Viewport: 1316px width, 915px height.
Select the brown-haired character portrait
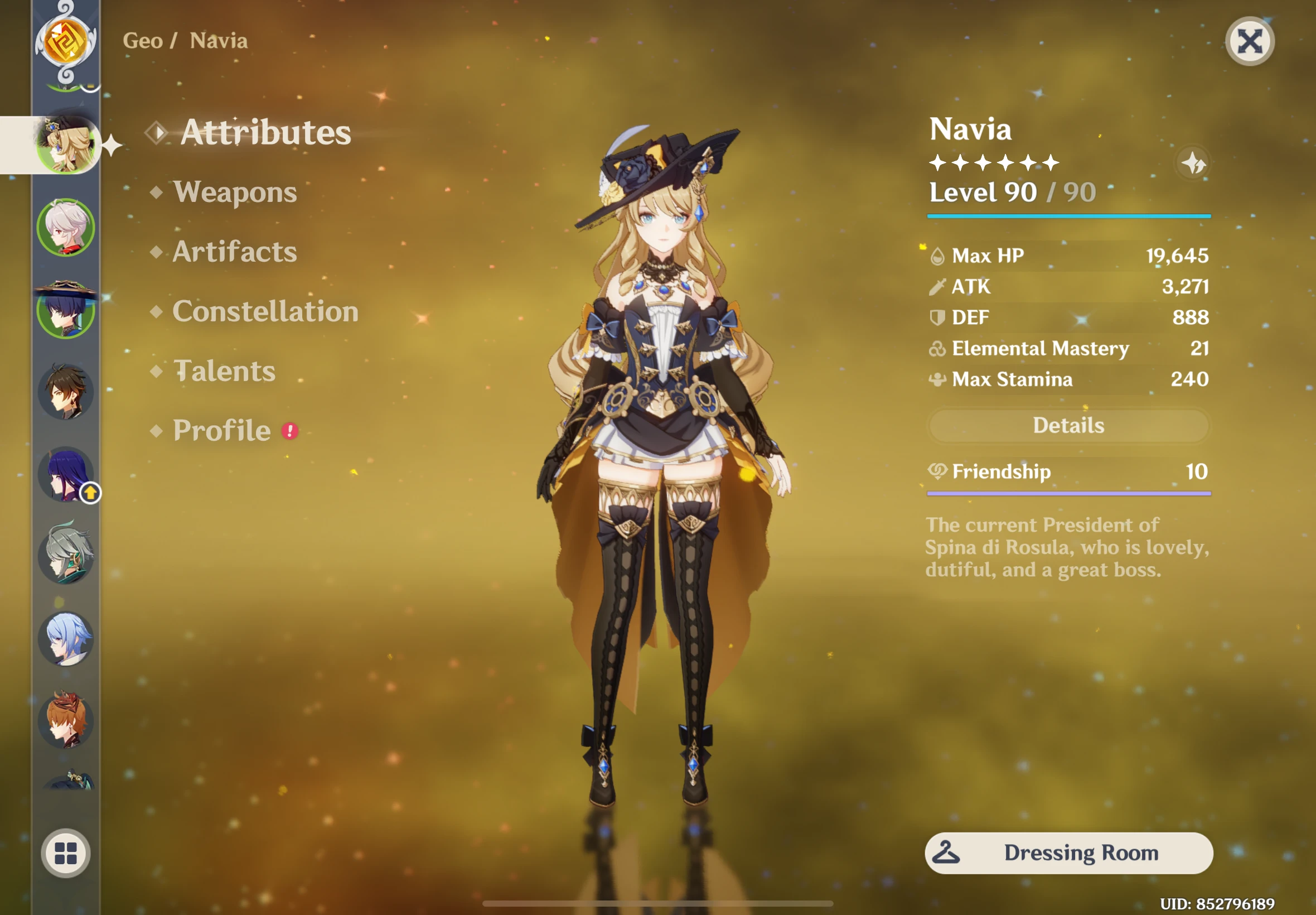click(x=66, y=392)
